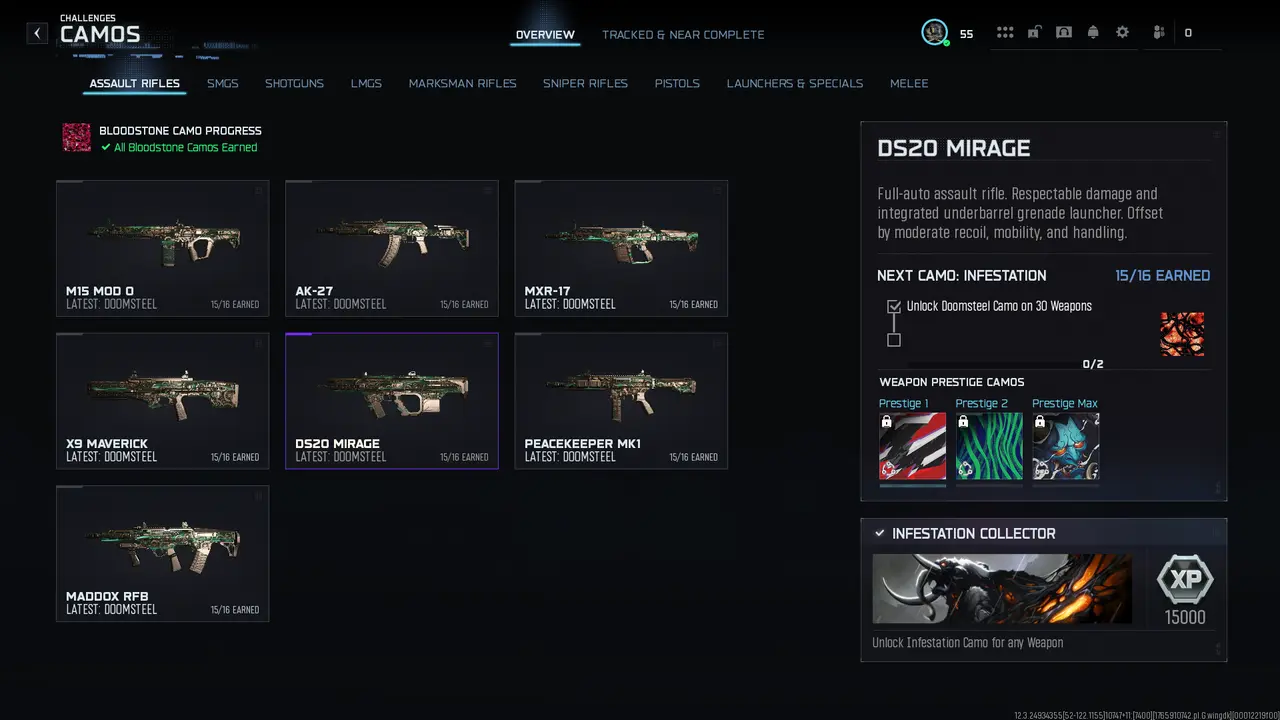Open the Infestation Collector reward panel
The width and height of the screenshot is (1280, 720).
click(1043, 588)
